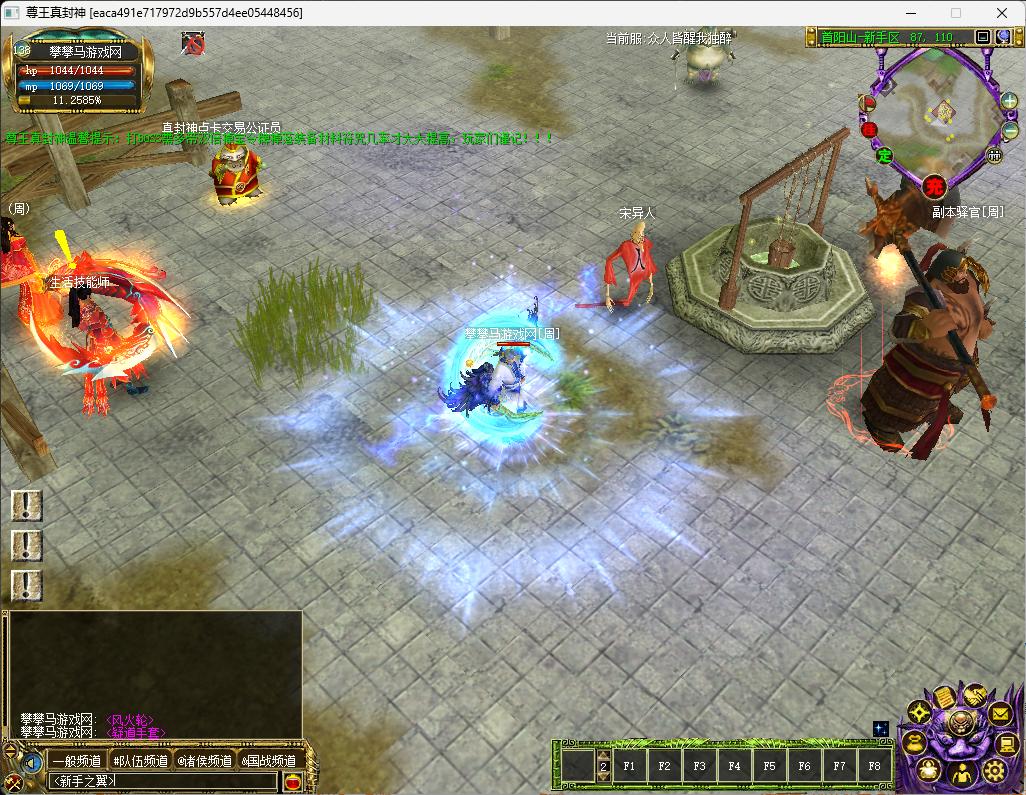Viewport: 1026px width, 795px height.
Task: Focus the chat input field
Action: [160, 781]
